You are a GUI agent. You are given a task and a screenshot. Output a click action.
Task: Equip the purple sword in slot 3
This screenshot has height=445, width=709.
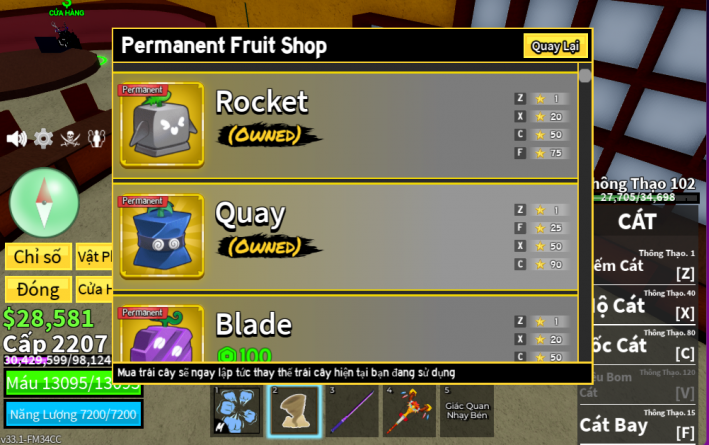(x=352, y=412)
